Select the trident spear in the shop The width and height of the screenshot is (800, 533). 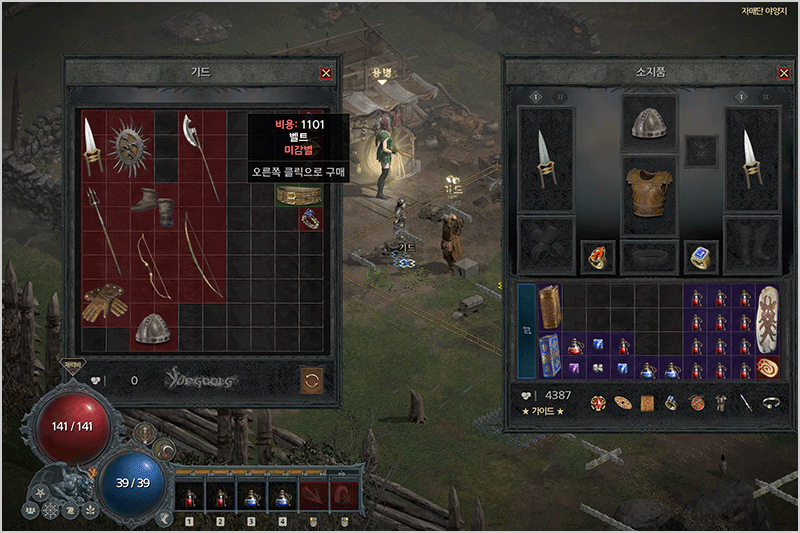(x=104, y=230)
